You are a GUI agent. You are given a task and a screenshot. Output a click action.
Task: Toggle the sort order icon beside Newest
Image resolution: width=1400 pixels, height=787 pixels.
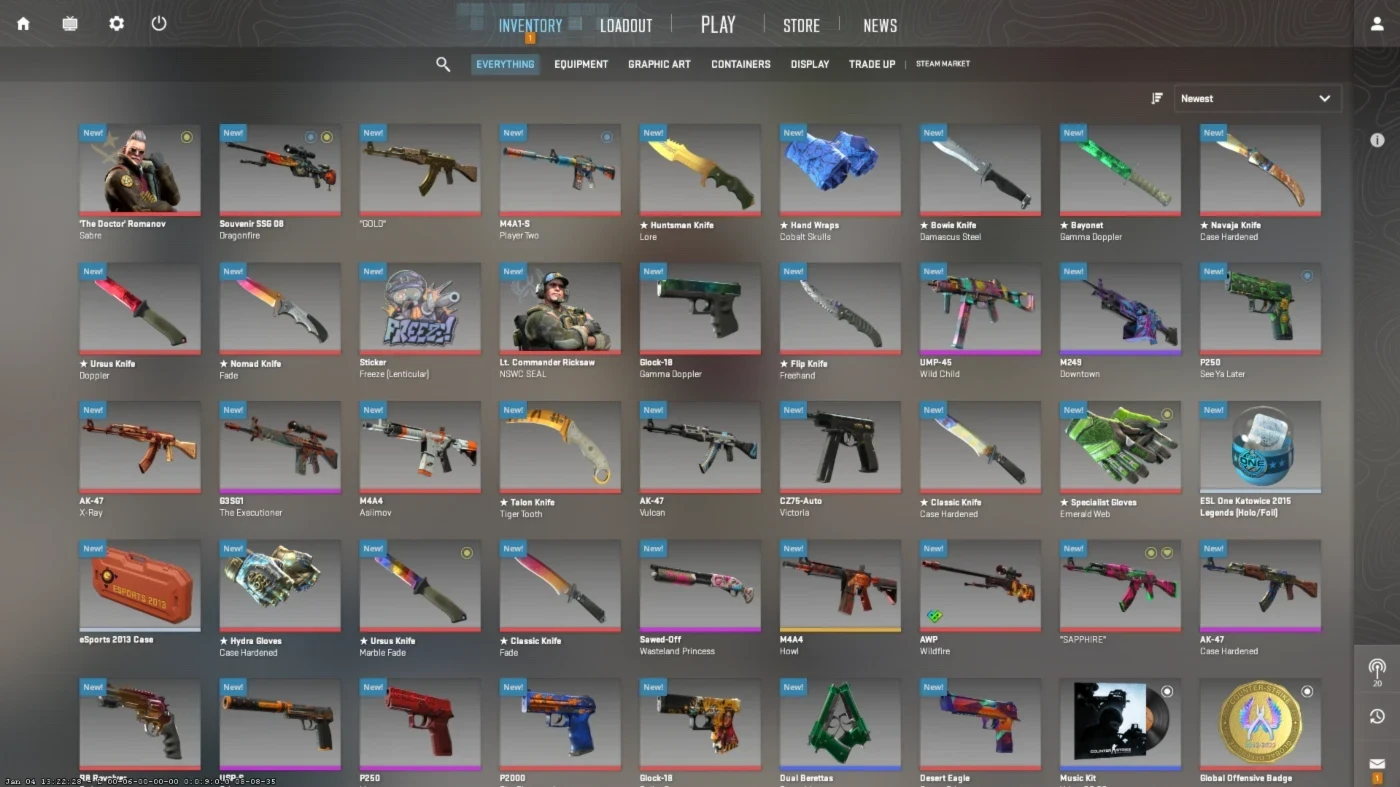(x=1157, y=98)
